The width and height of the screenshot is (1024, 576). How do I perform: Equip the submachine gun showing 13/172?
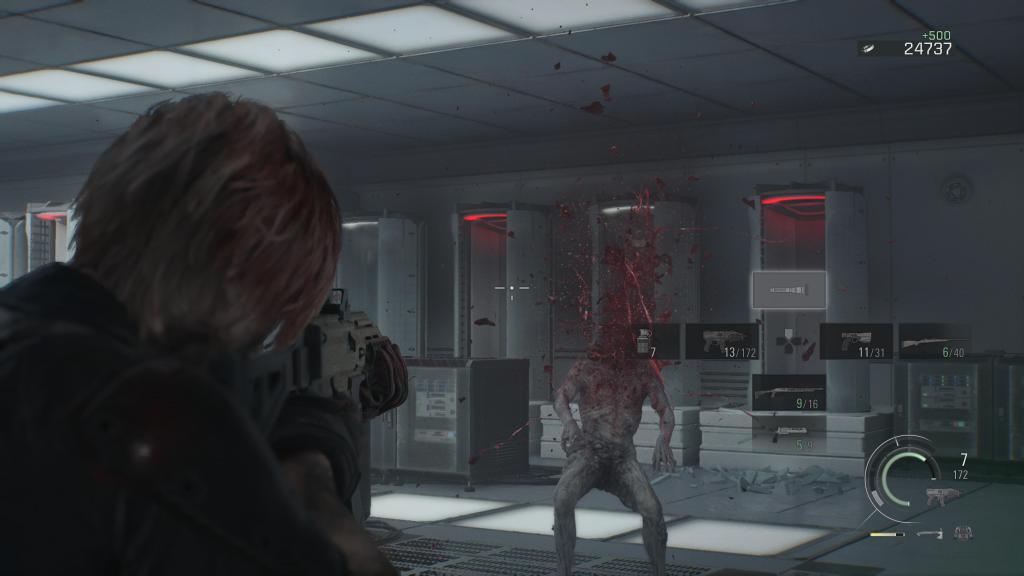pyautogui.click(x=723, y=341)
